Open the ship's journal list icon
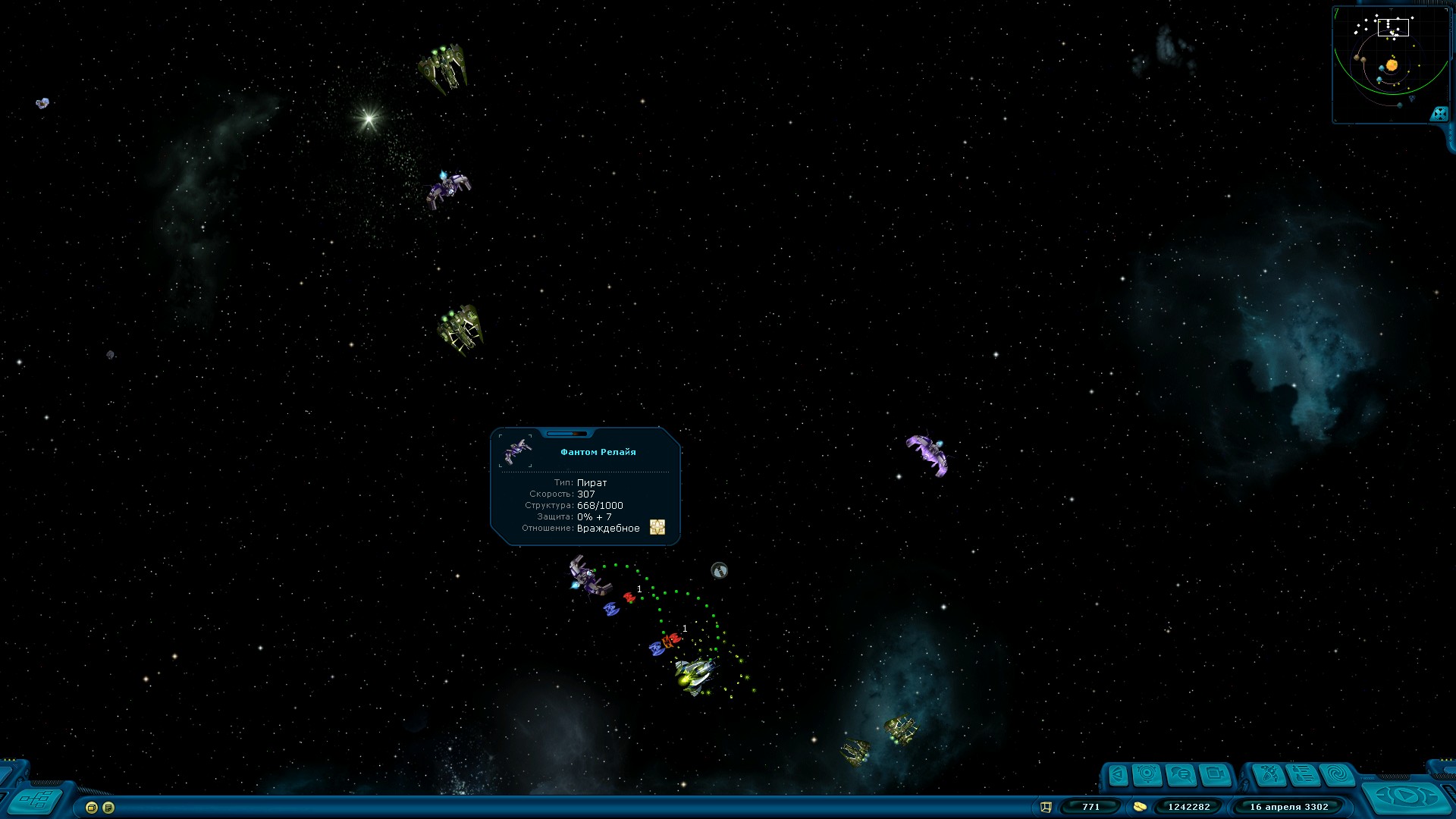Viewport: 1456px width, 819px height. click(1302, 773)
